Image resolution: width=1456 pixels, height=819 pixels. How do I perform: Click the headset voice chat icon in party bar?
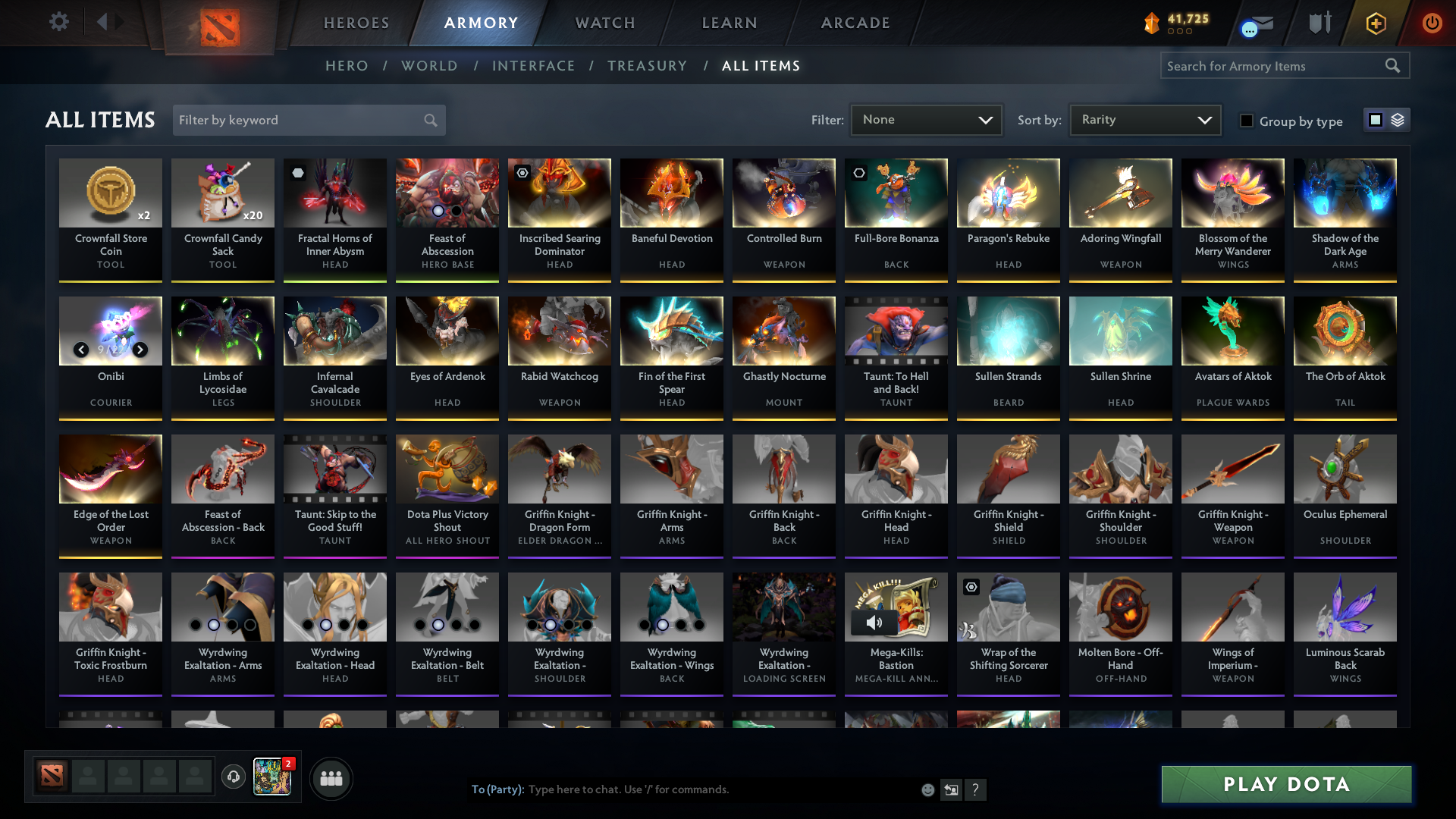tap(234, 778)
